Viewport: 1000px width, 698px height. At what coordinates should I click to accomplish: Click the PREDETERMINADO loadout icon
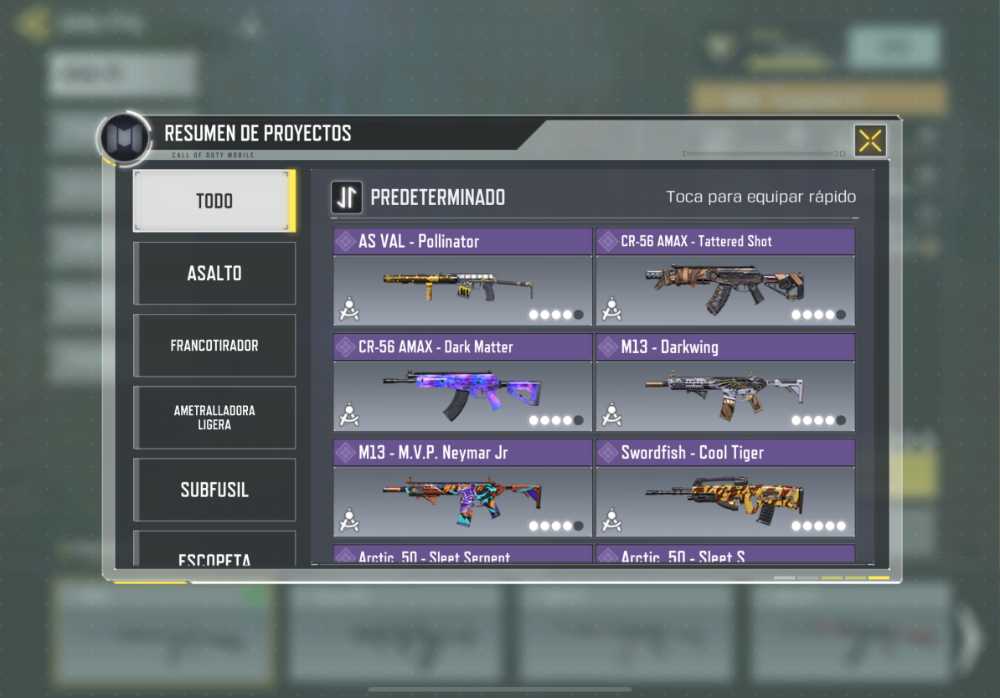(347, 197)
